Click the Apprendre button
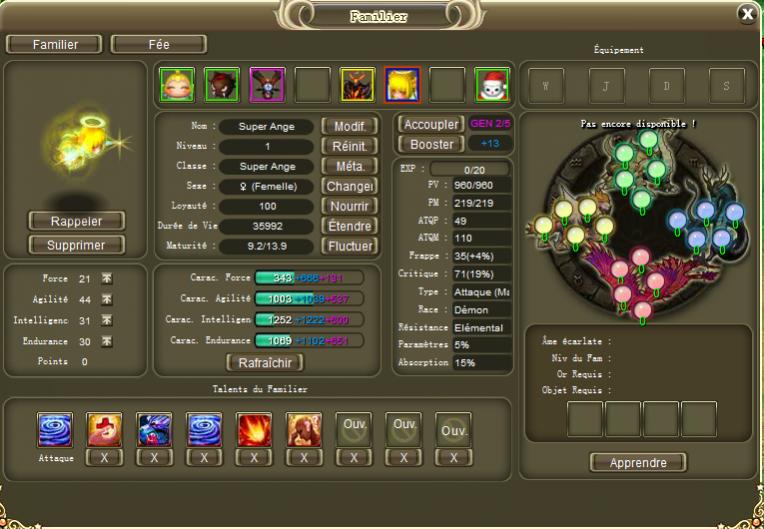Image resolution: width=764 pixels, height=529 pixels. pos(637,462)
